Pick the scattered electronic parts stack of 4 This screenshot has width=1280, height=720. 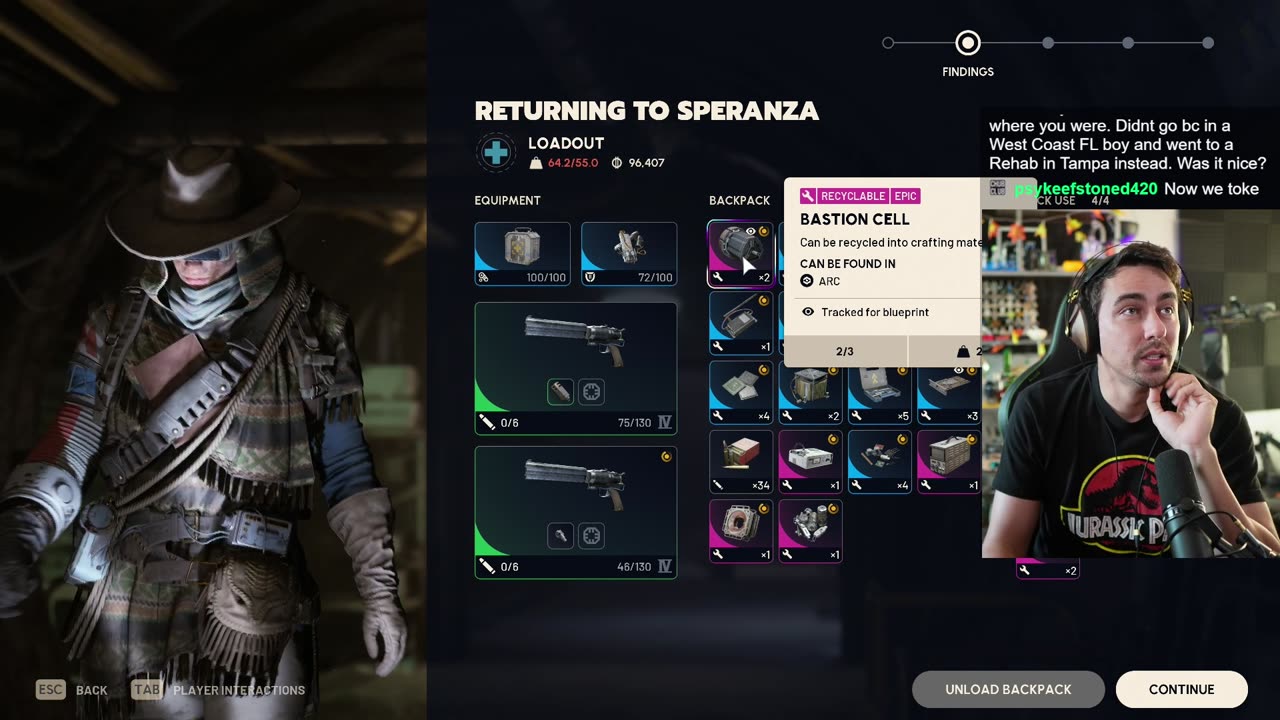(880, 462)
